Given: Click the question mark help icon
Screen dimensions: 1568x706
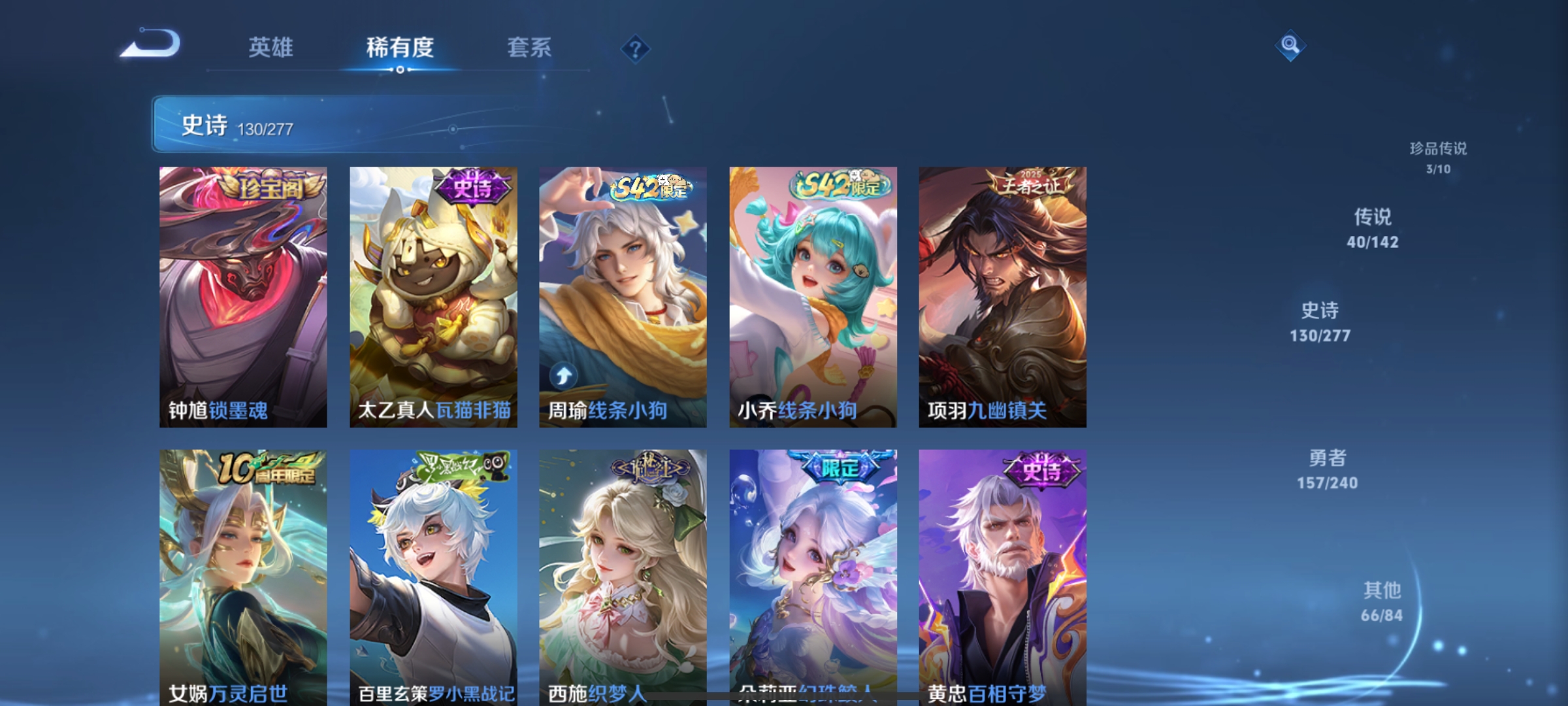Looking at the screenshot, I should [637, 48].
